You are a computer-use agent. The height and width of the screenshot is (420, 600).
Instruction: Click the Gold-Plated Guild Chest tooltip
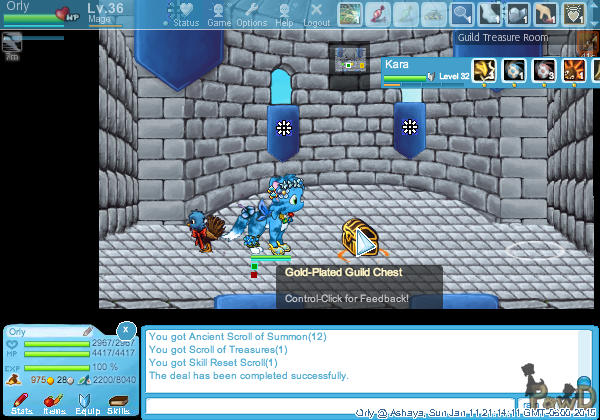(345, 285)
